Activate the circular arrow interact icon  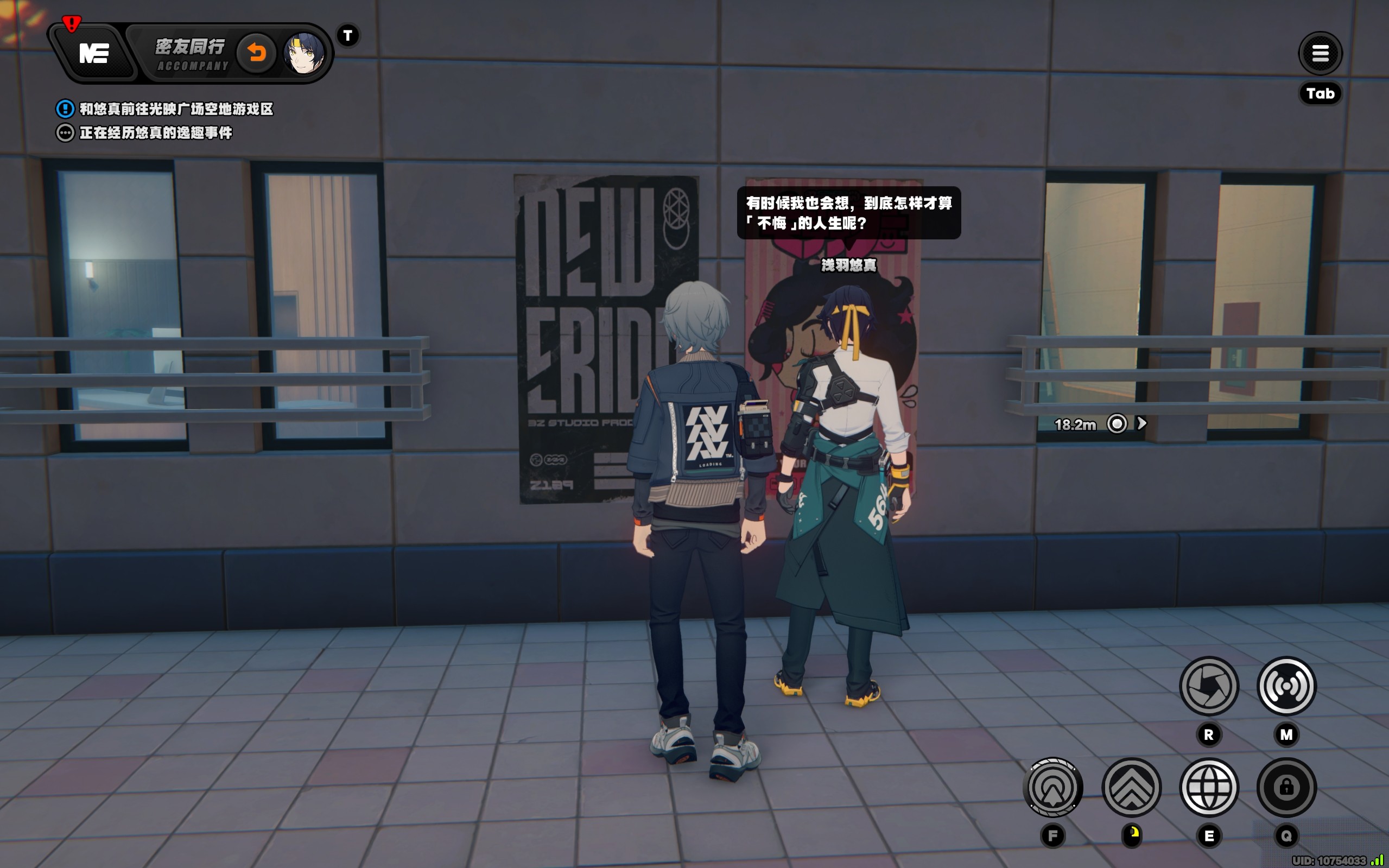1052,787
